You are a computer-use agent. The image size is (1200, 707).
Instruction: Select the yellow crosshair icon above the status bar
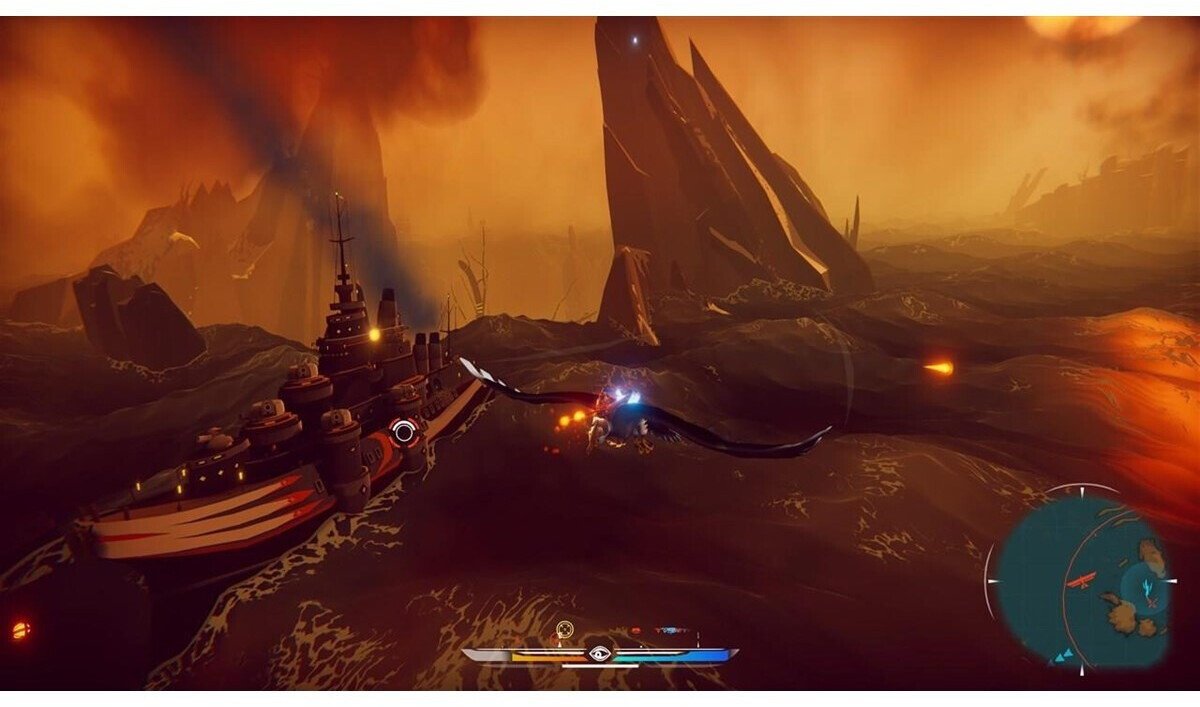pos(565,629)
